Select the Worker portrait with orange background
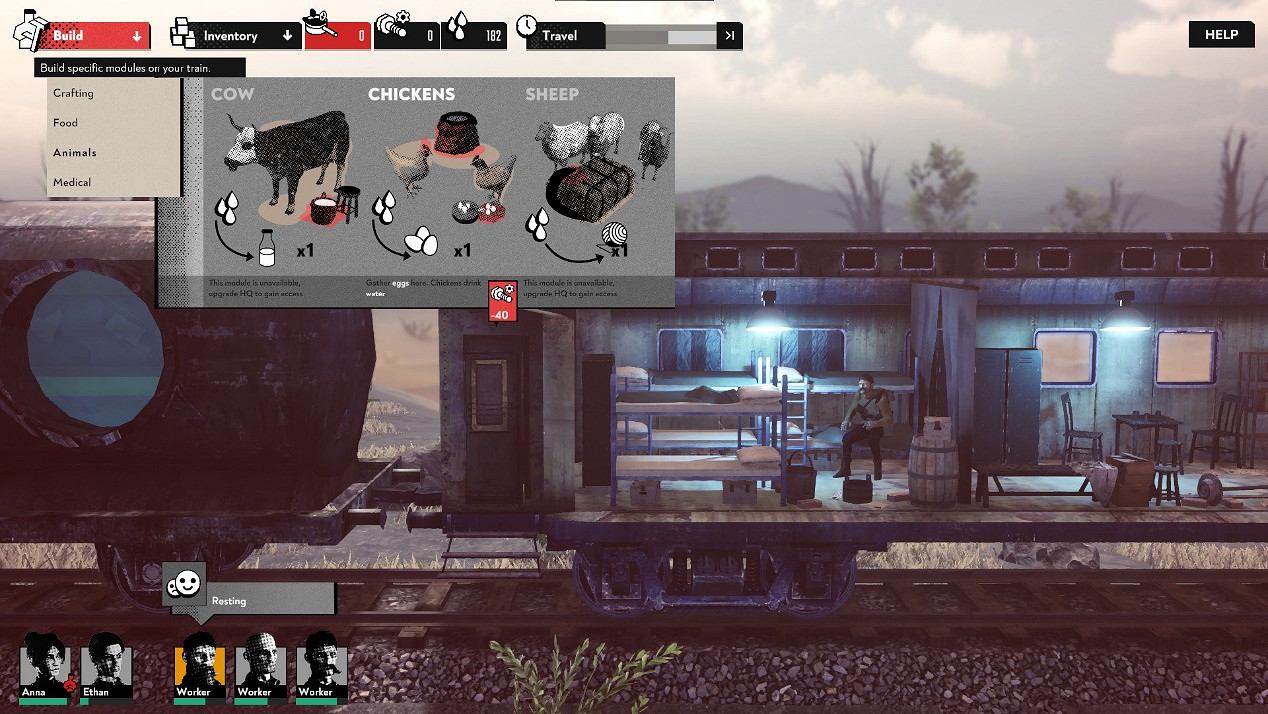1268x714 pixels. [199, 664]
